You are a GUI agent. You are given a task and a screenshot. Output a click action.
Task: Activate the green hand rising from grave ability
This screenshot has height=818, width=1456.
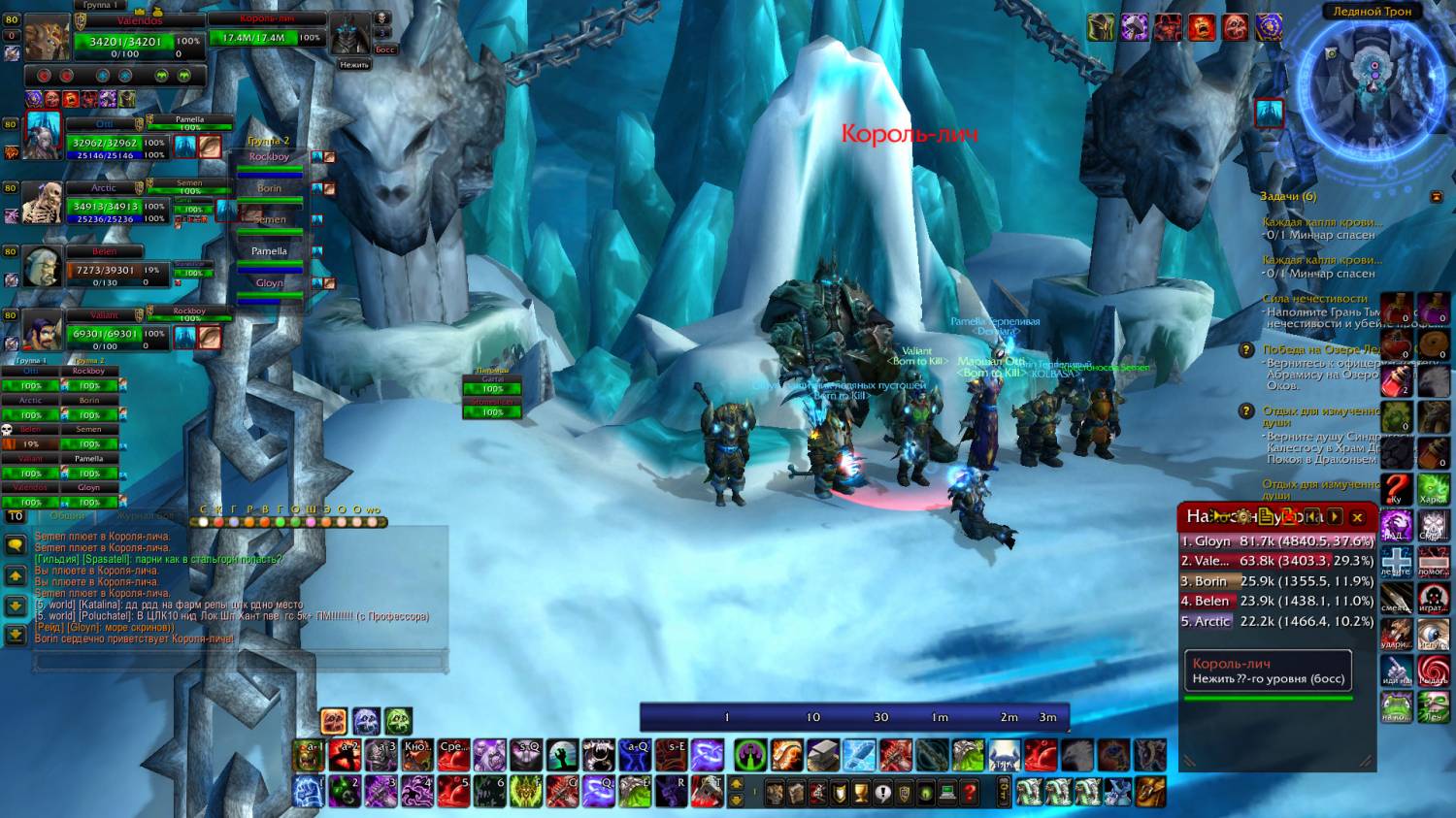coord(562,754)
